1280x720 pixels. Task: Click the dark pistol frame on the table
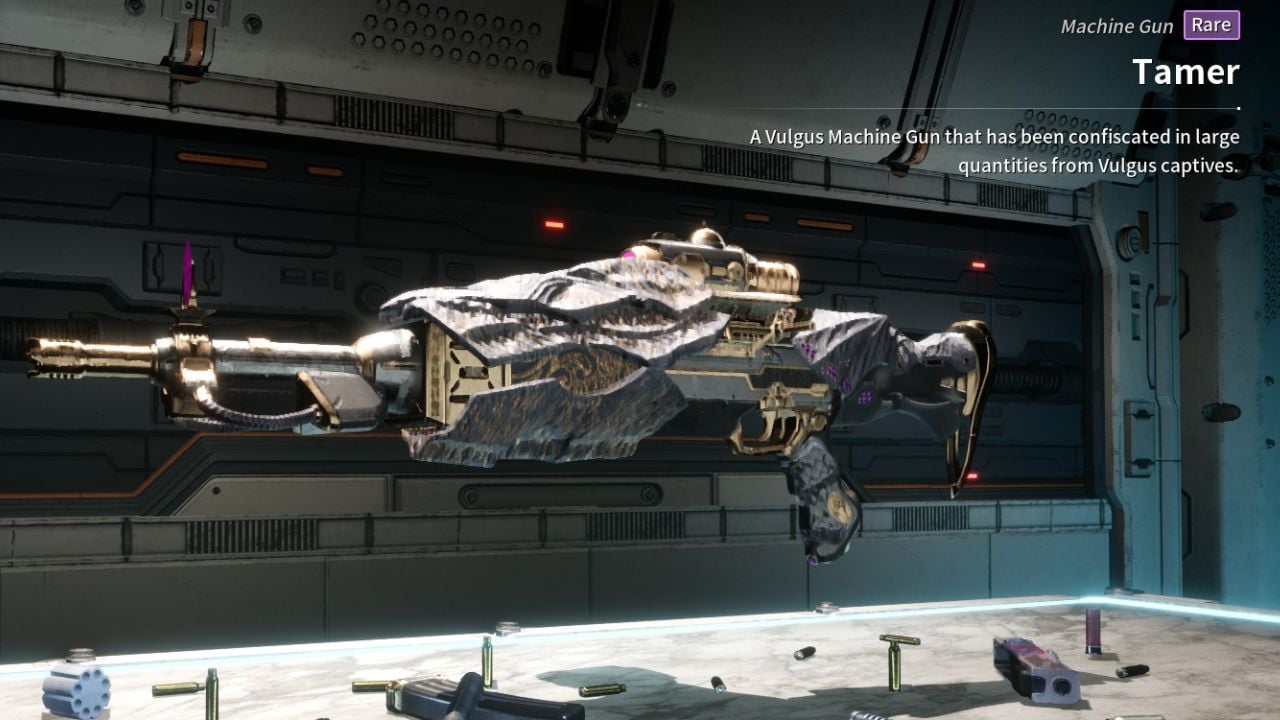tap(450, 700)
